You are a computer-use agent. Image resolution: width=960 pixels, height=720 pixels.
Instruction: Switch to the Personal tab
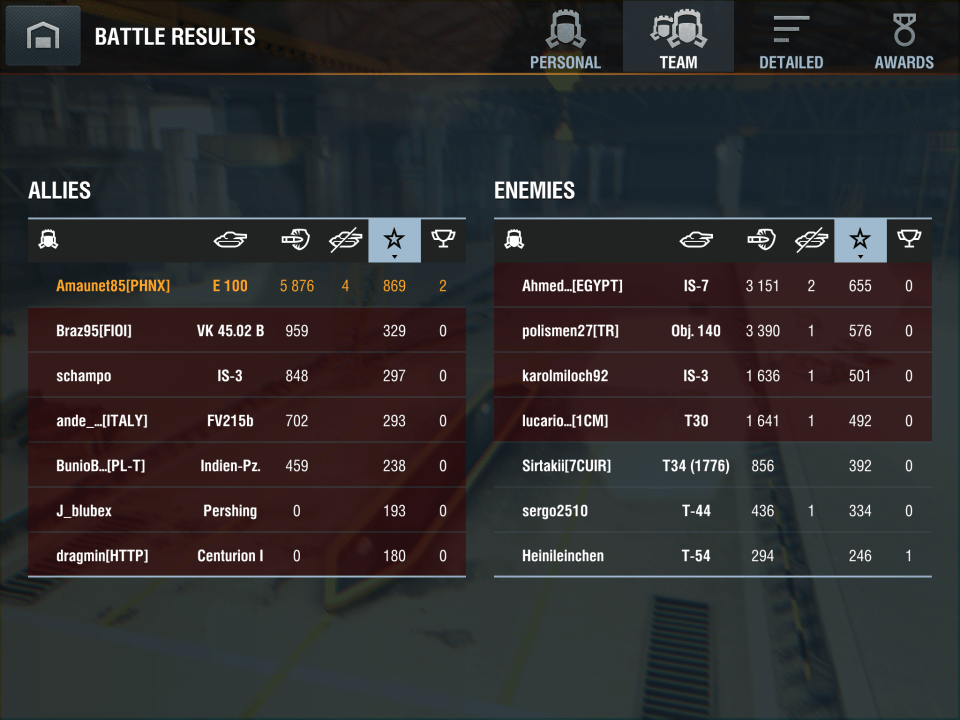click(565, 38)
